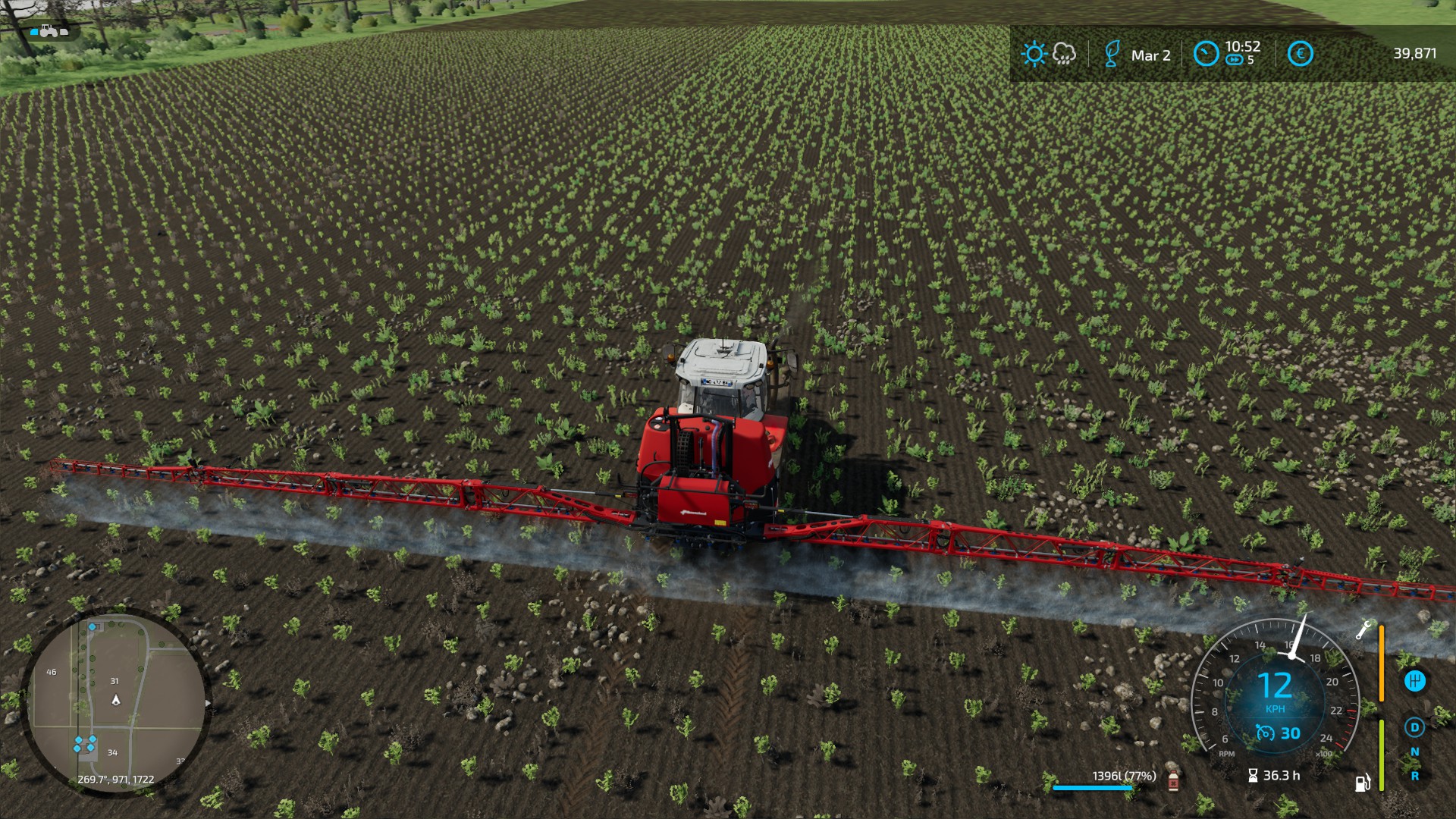
Task: Click the cruise control speed icon
Action: [x=1264, y=733]
